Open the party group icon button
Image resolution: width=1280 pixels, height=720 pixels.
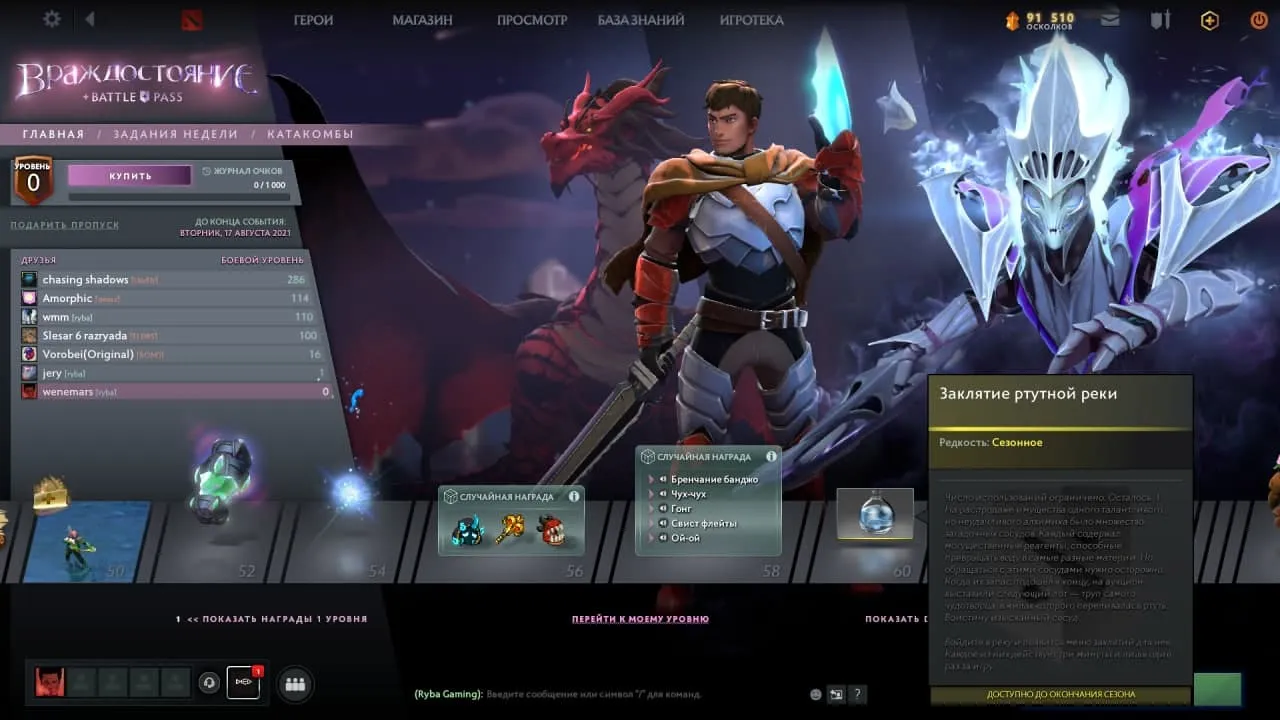click(295, 684)
